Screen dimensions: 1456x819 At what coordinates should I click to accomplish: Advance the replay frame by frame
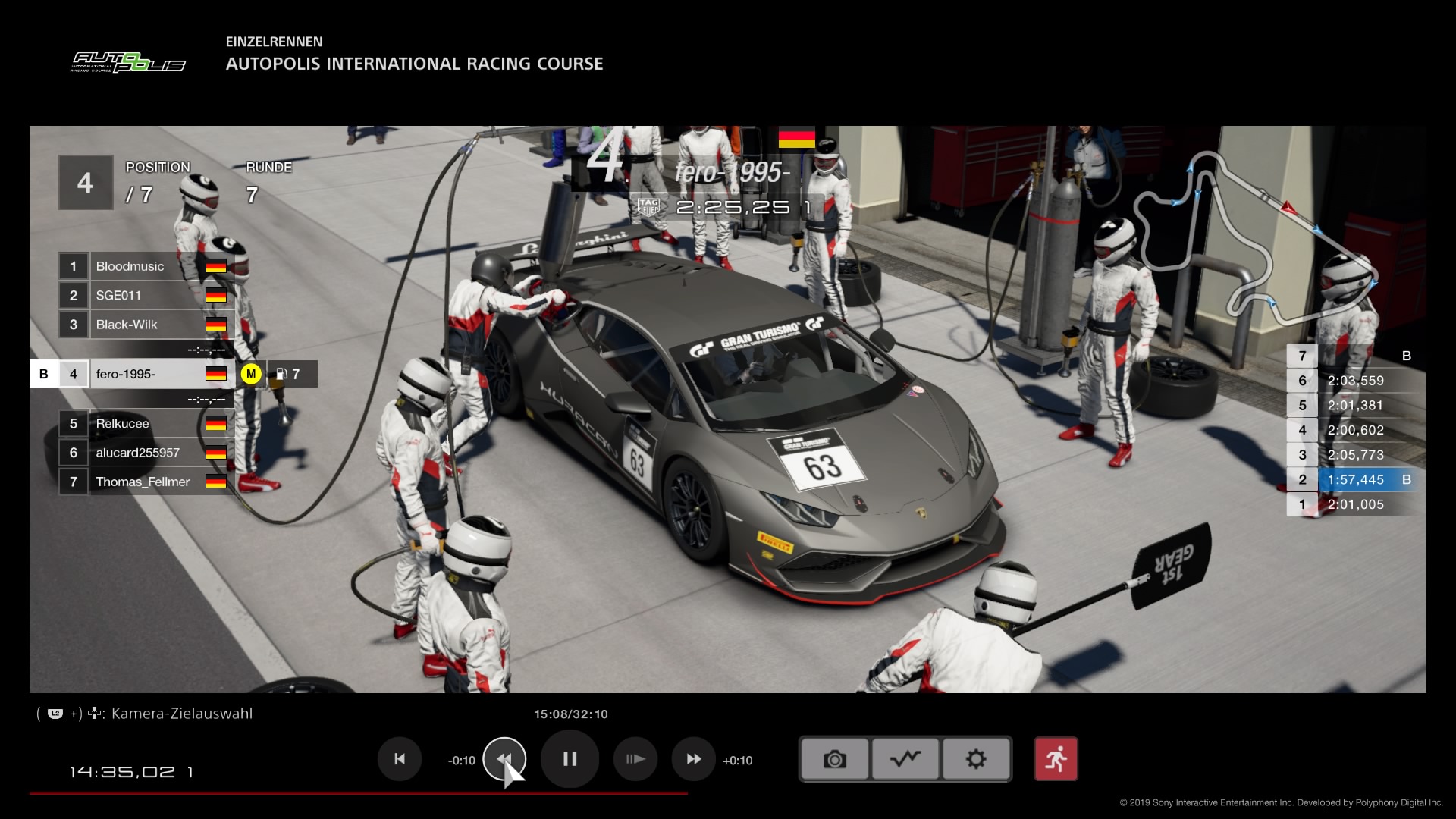(635, 759)
